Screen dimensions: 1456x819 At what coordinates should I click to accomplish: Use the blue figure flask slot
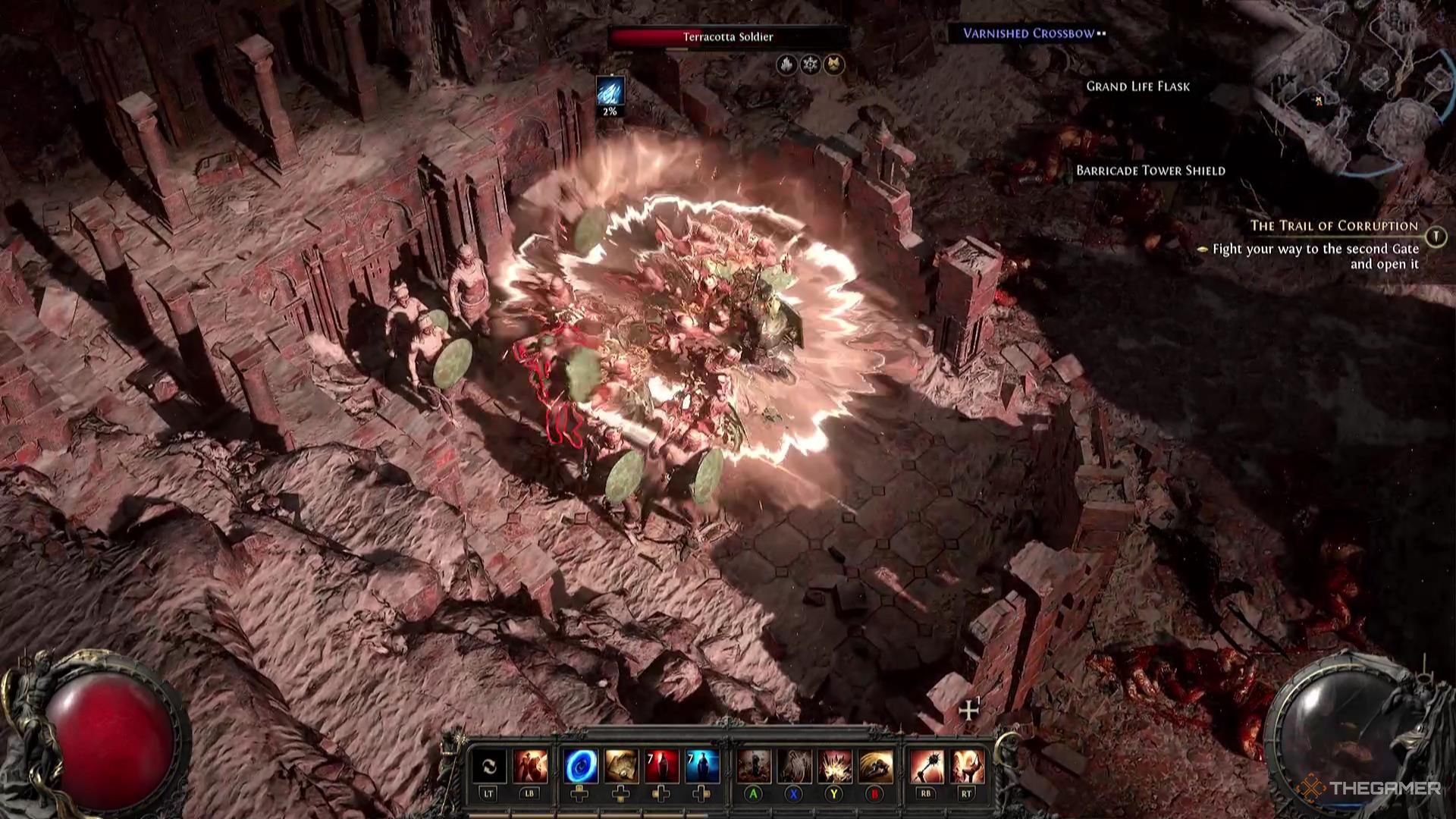[701, 767]
